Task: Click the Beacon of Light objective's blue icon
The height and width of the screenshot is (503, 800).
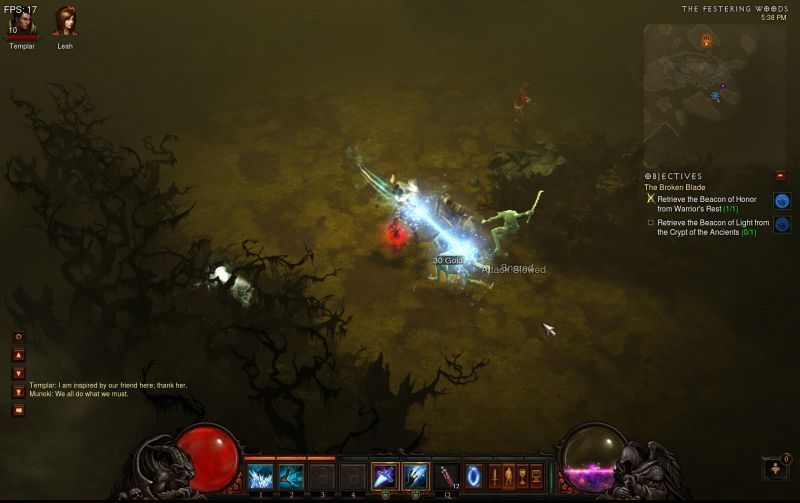Action: pyautogui.click(x=781, y=225)
